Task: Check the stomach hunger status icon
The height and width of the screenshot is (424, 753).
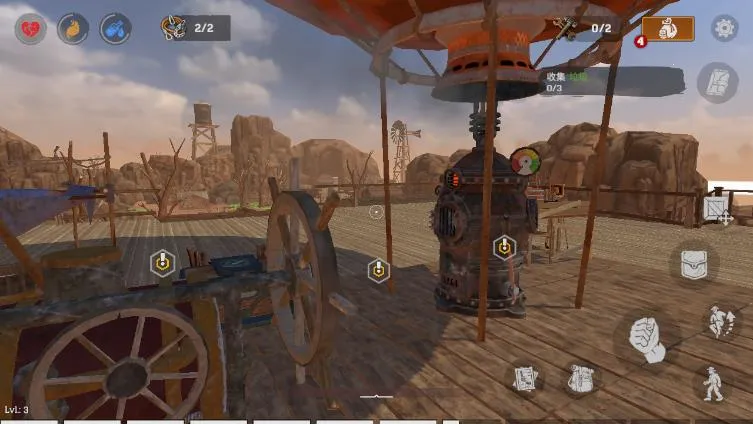Action: point(73,28)
